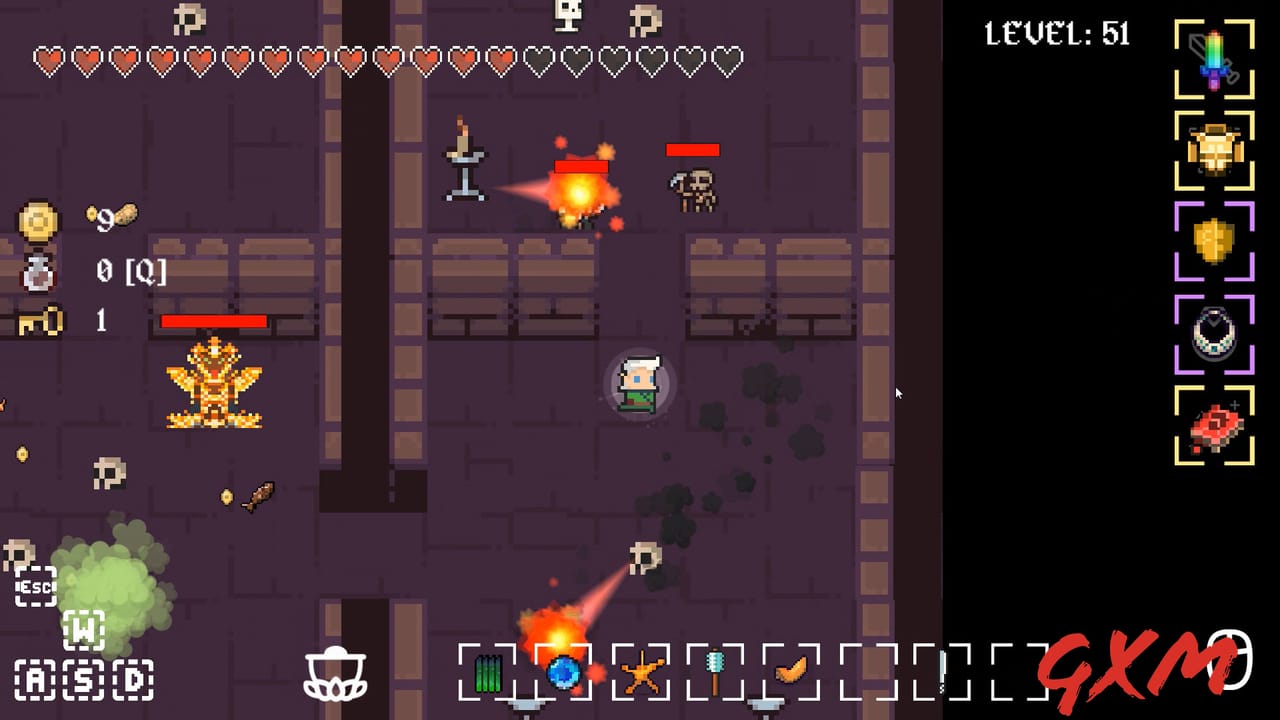Viewport: 1280px width, 720px height.
Task: Click the gold coin counter icon
Action: point(37,221)
